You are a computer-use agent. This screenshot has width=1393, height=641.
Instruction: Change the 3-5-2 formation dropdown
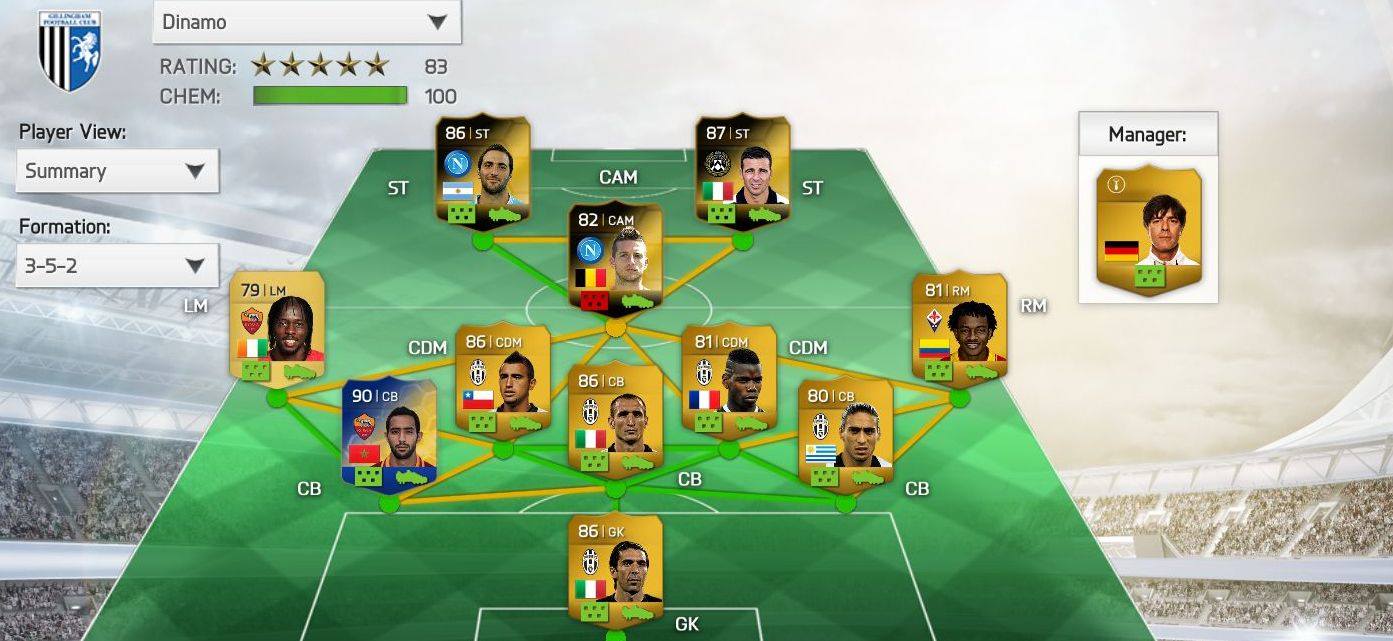tap(117, 266)
